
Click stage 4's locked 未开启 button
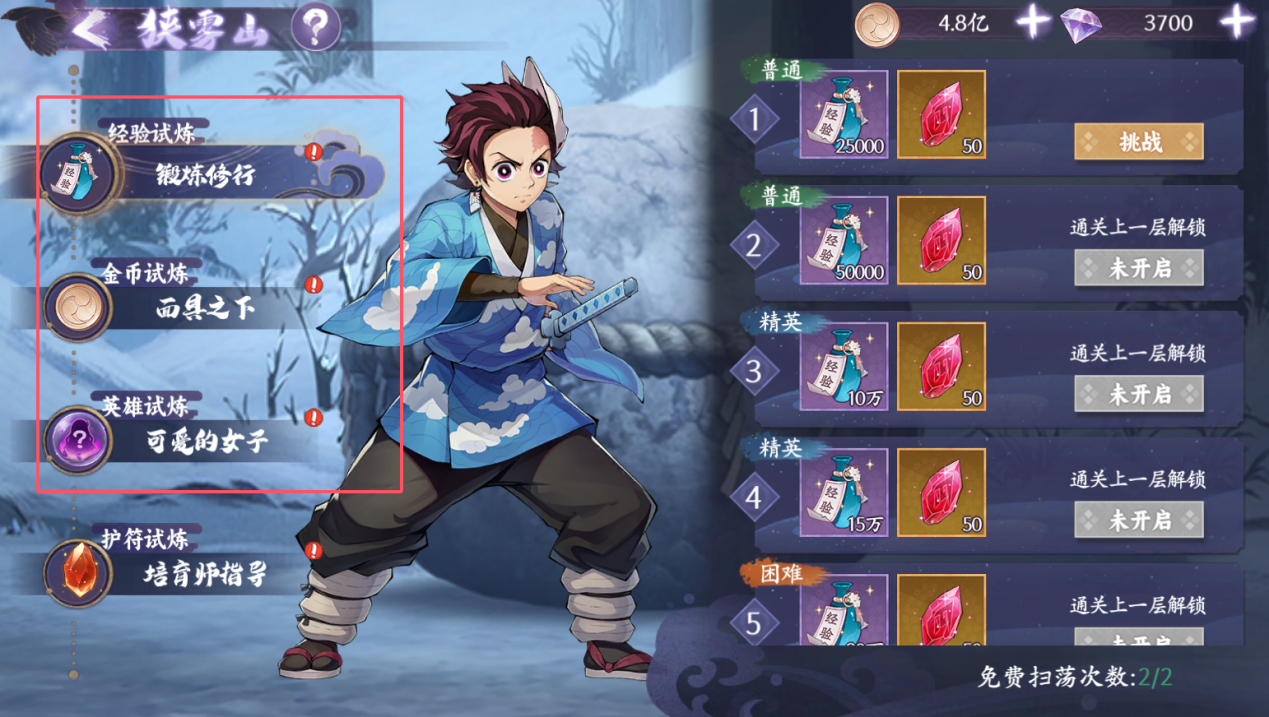(1138, 520)
